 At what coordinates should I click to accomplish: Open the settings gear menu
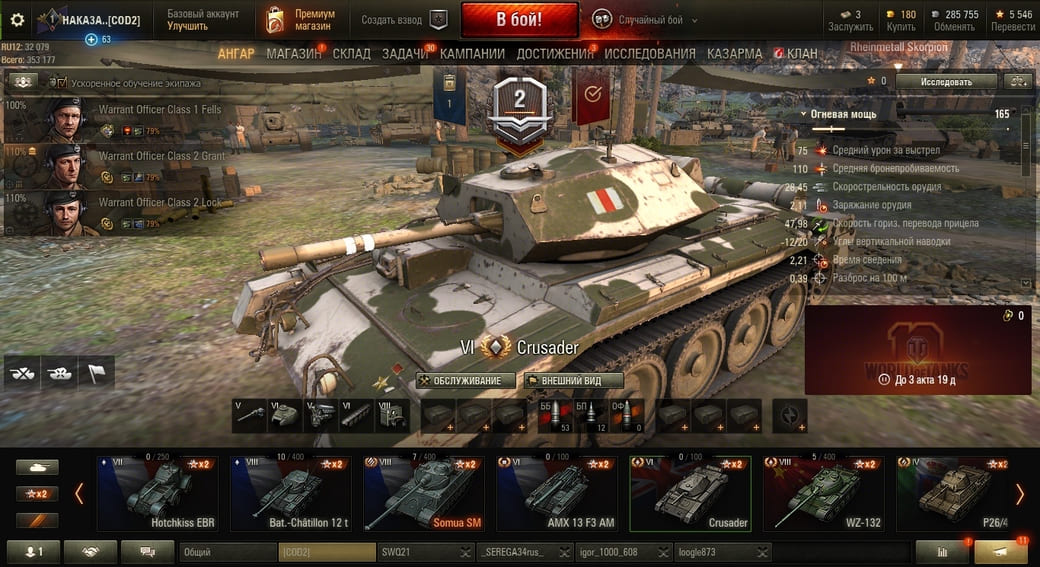pos(17,19)
